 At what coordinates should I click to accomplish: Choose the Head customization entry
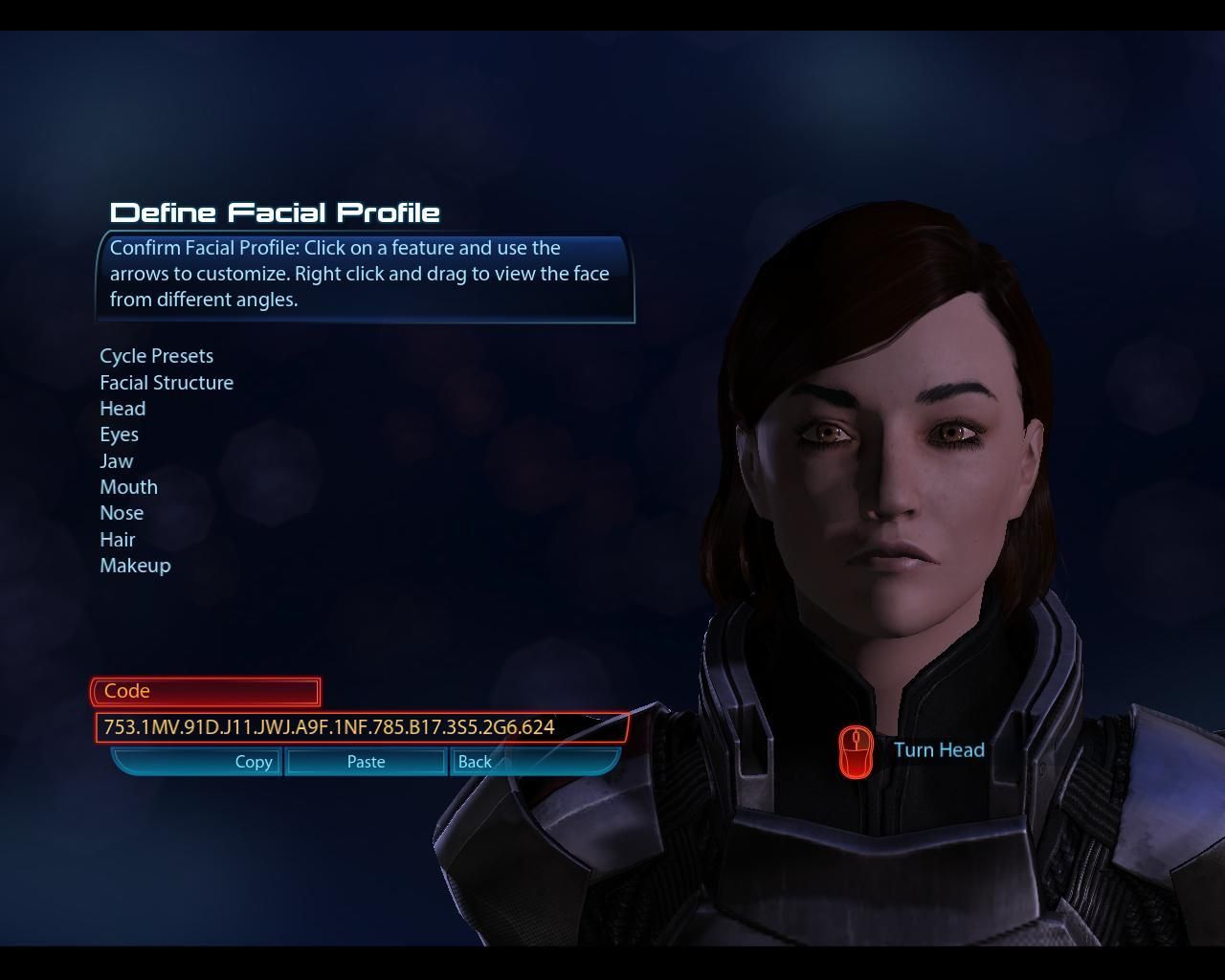122,409
